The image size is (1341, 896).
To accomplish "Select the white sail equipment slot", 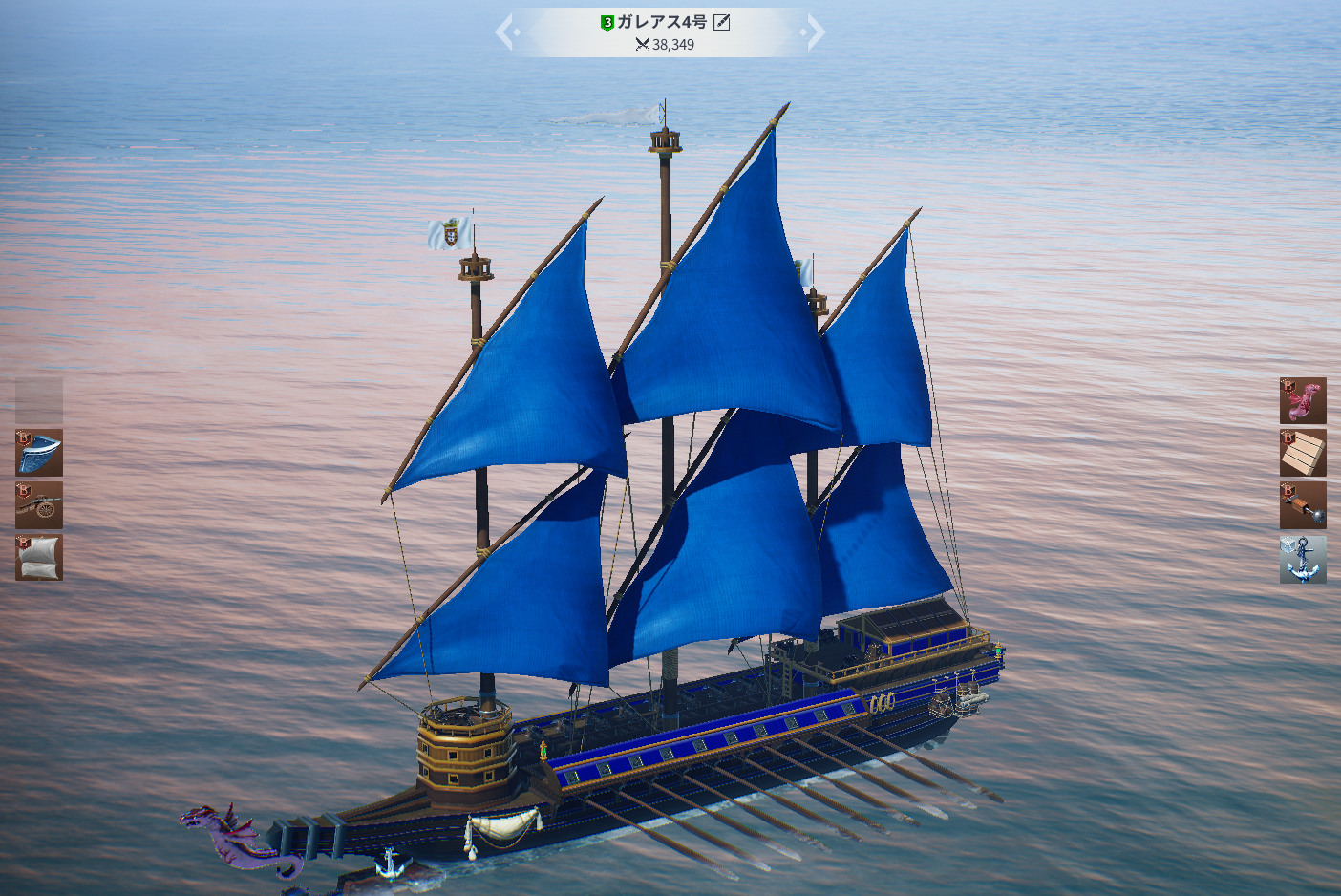I will tap(39, 558).
